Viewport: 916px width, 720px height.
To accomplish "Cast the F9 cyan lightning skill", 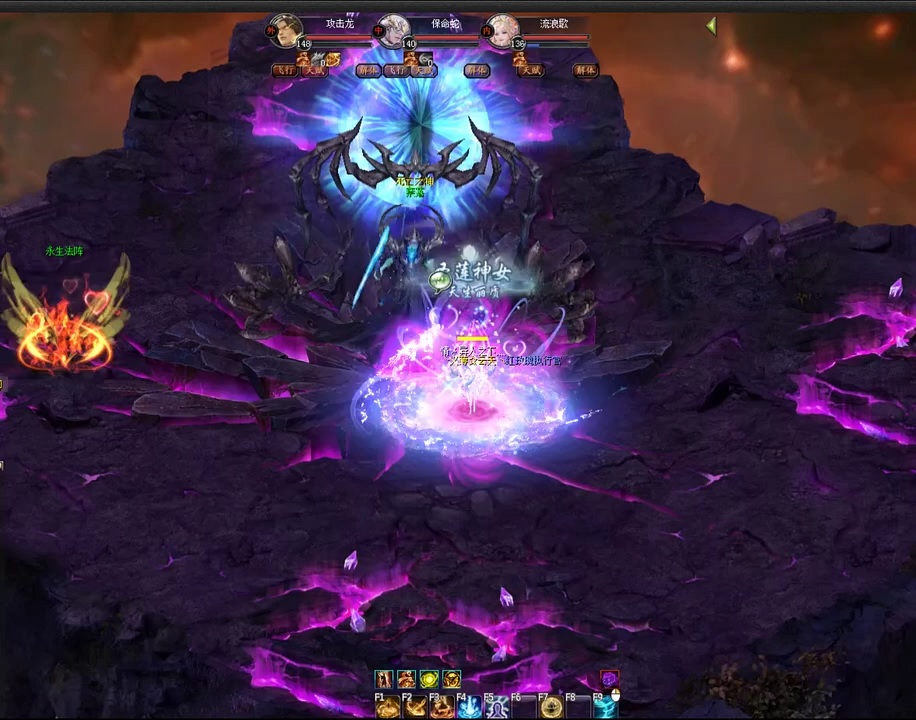I will 605,708.
